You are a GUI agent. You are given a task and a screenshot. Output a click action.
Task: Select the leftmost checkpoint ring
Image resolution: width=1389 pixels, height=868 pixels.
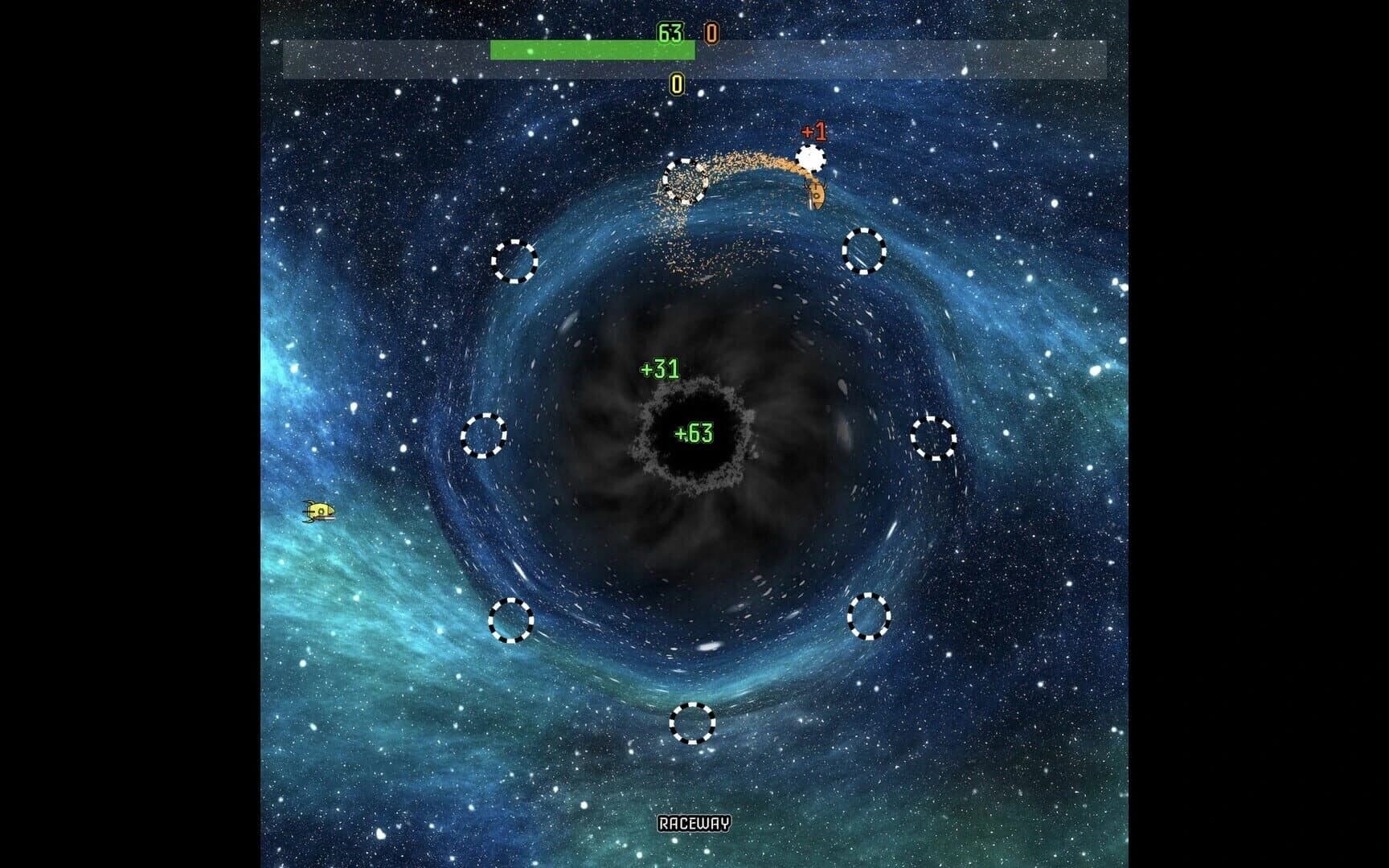(x=484, y=437)
